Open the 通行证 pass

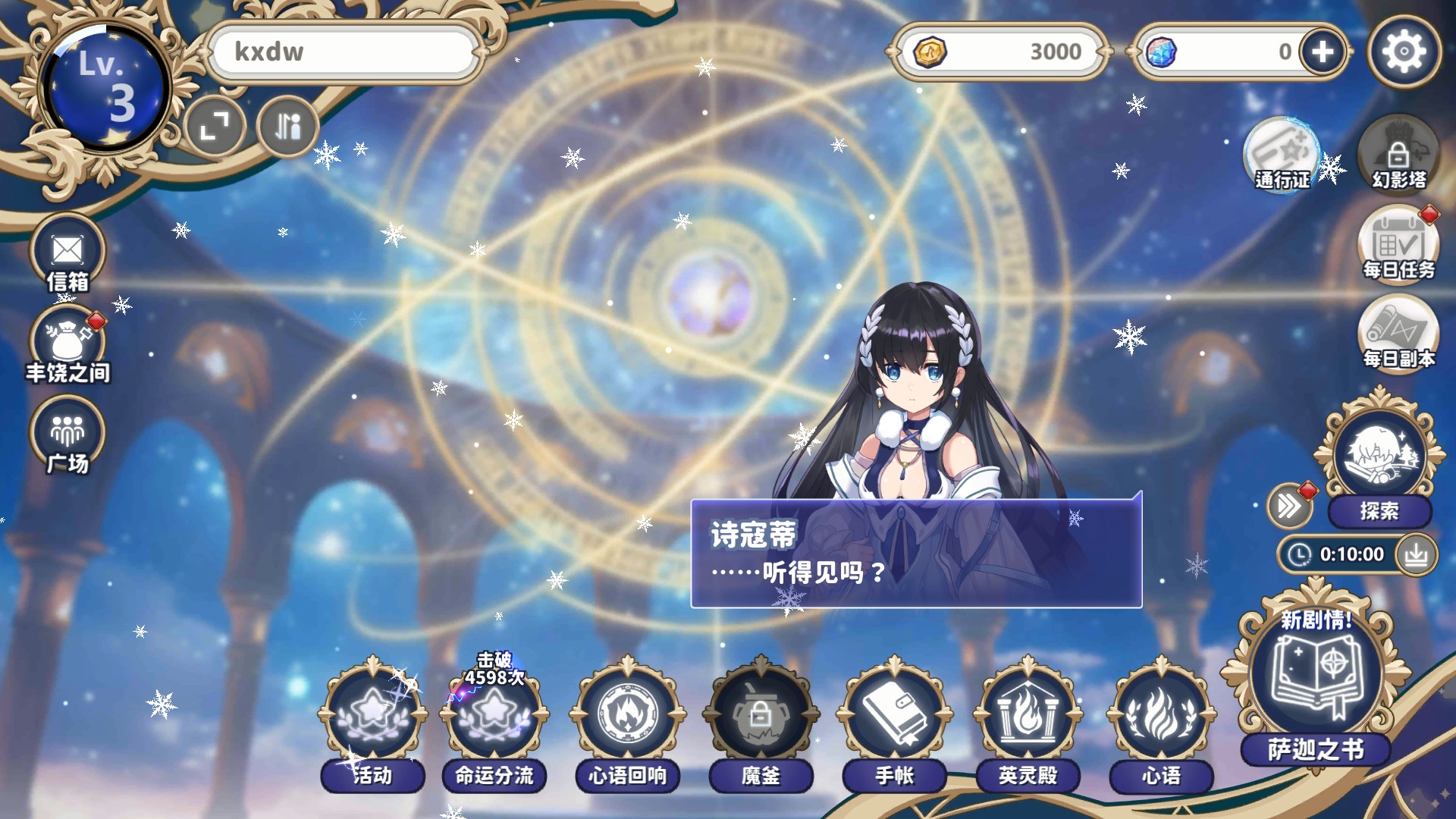click(1281, 155)
